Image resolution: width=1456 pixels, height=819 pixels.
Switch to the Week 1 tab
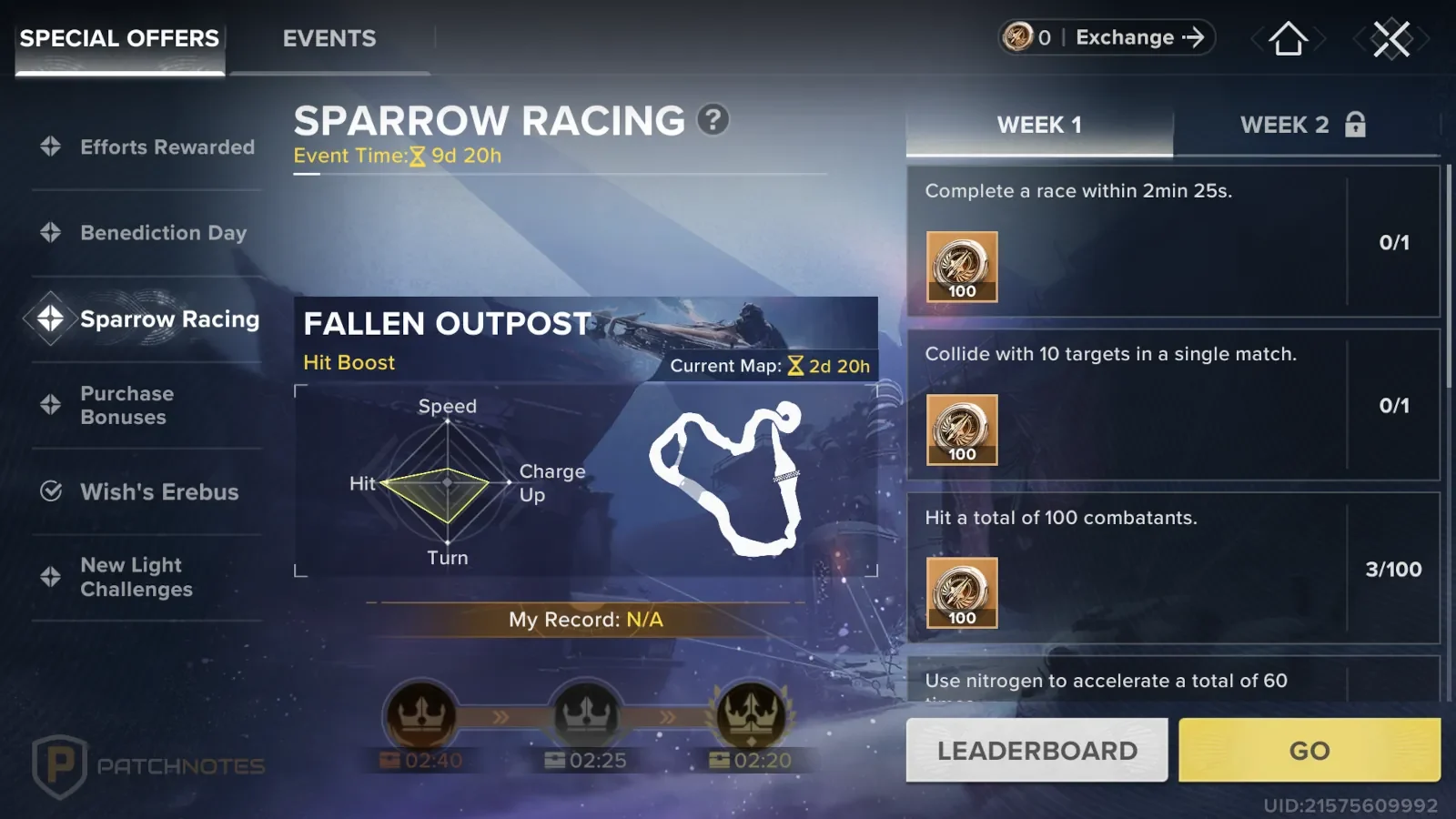1039,126
